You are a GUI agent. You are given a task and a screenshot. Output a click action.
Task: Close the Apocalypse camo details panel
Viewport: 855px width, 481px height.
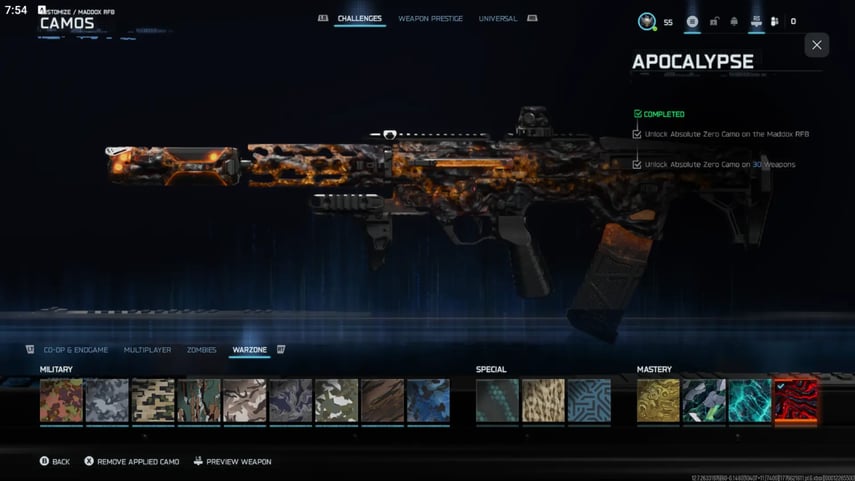click(816, 45)
